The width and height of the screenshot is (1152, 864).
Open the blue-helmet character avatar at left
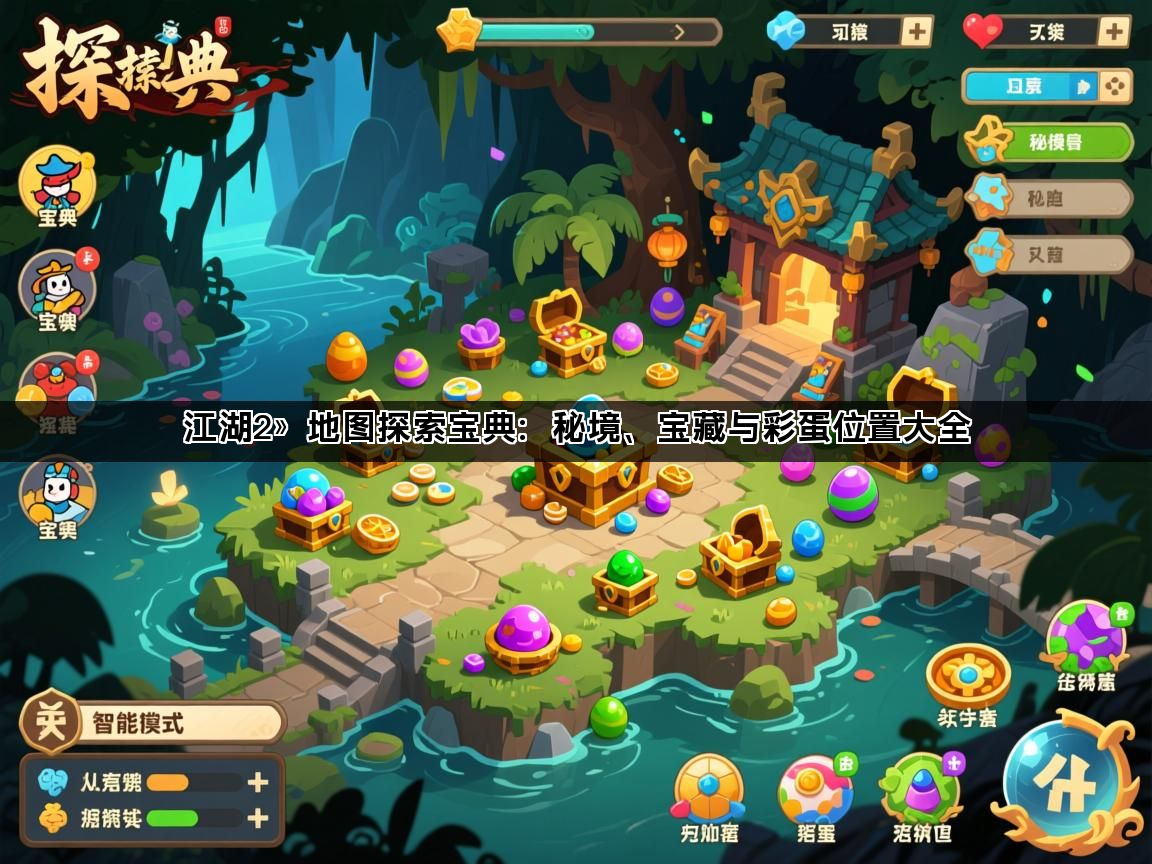pos(57,494)
